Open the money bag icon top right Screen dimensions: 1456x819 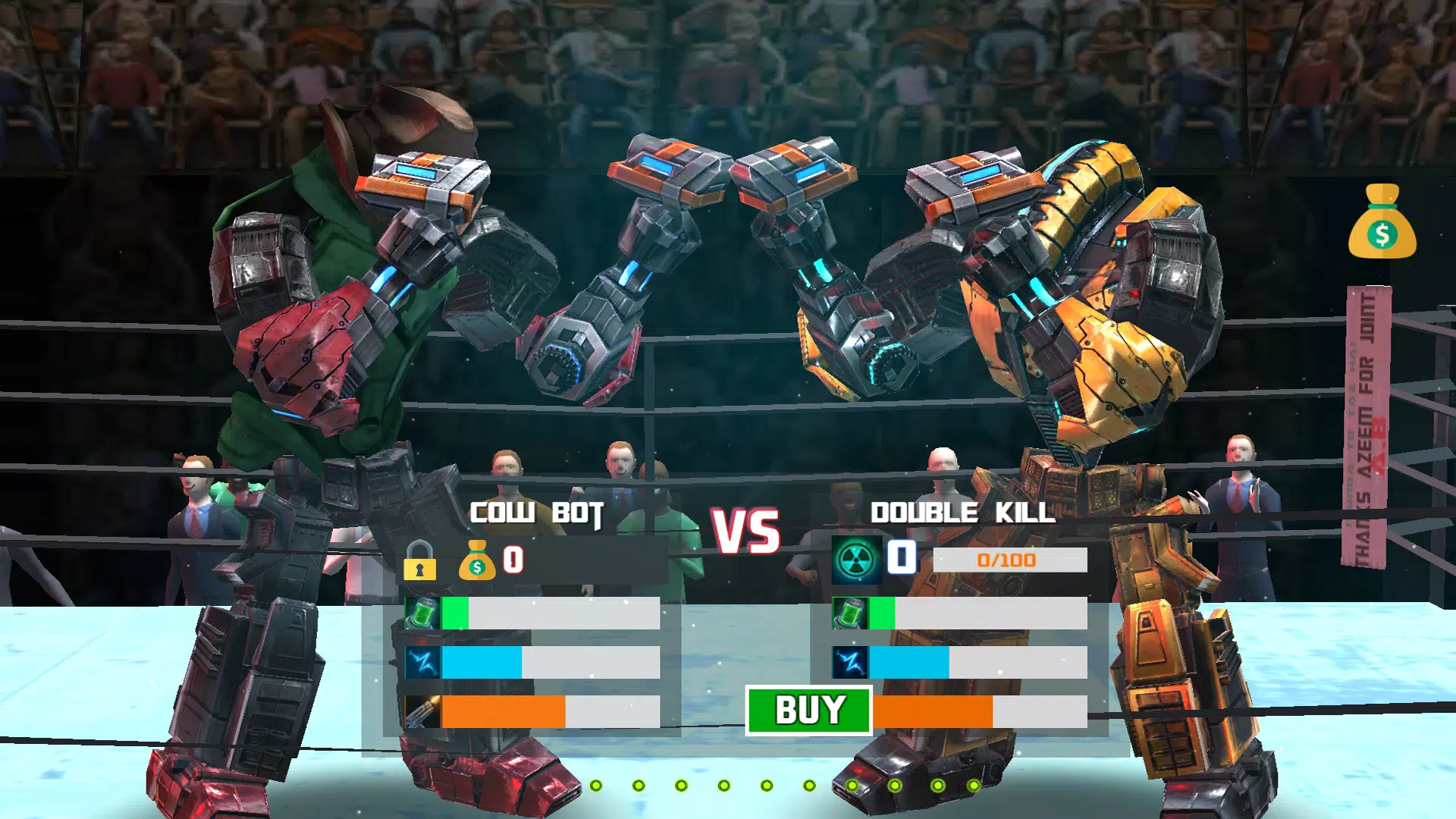(1384, 224)
